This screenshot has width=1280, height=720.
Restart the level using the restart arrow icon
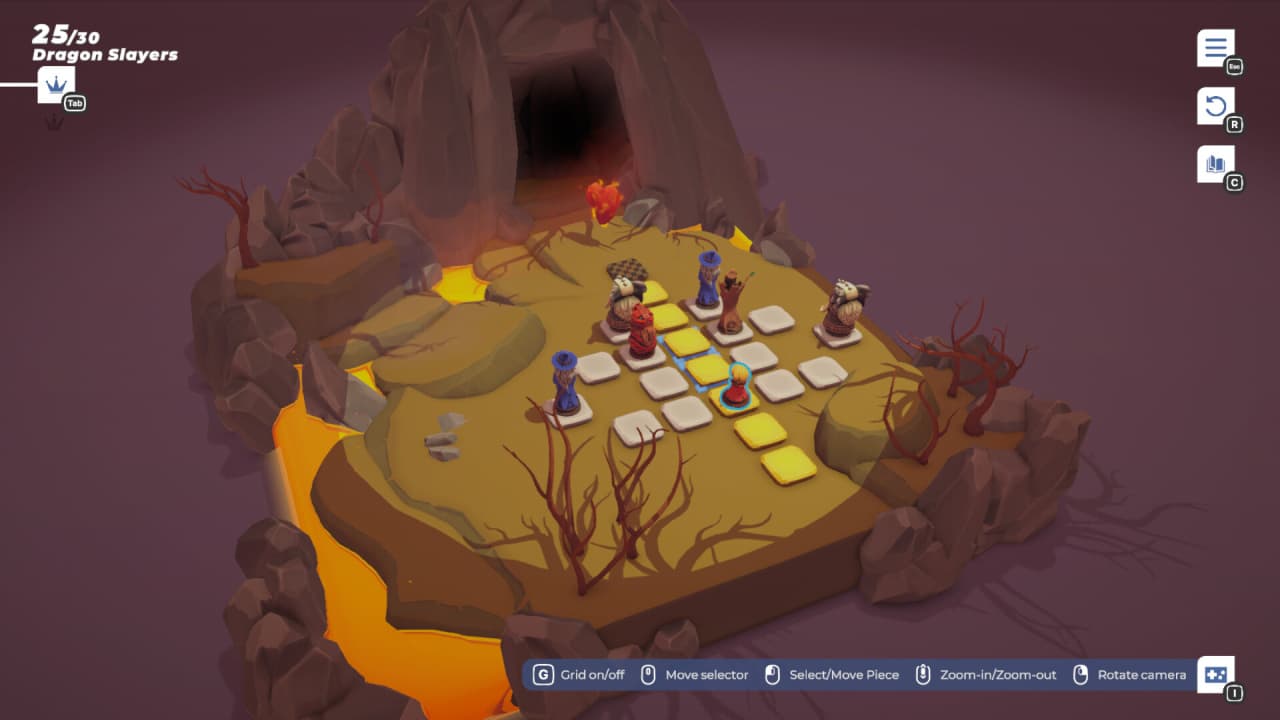[1215, 104]
